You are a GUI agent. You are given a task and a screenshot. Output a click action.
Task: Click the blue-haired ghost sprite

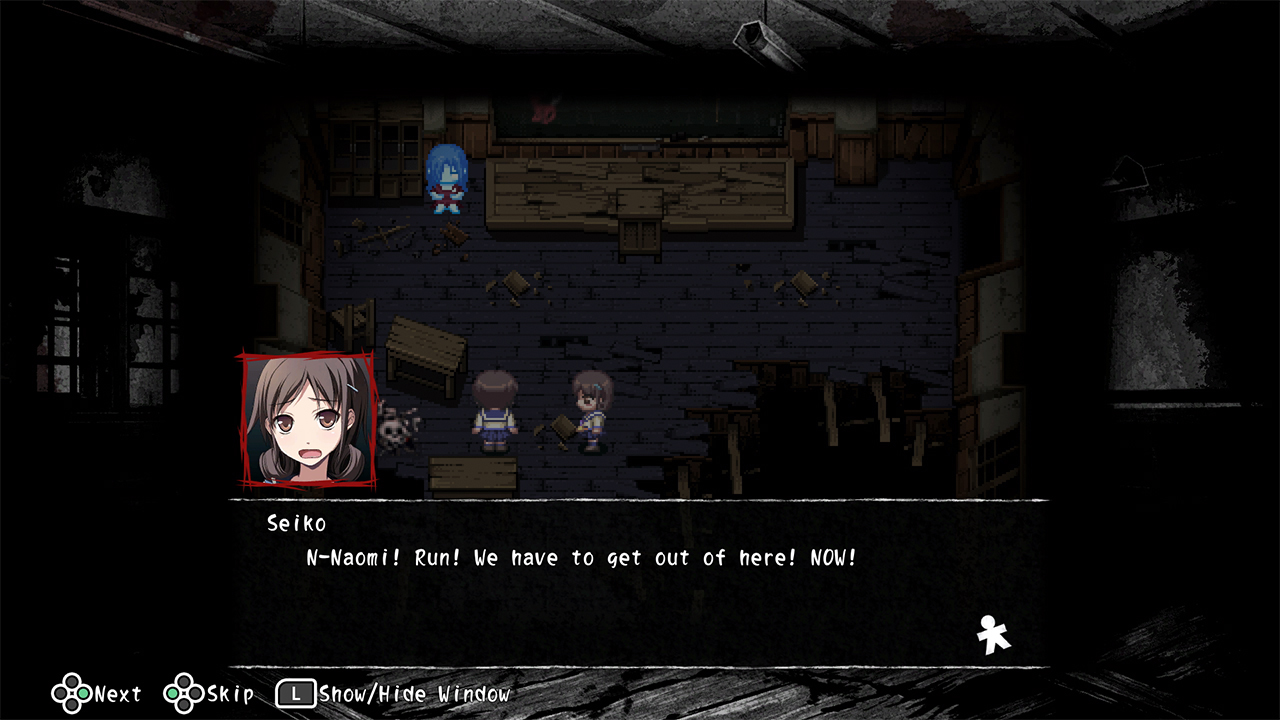(445, 180)
